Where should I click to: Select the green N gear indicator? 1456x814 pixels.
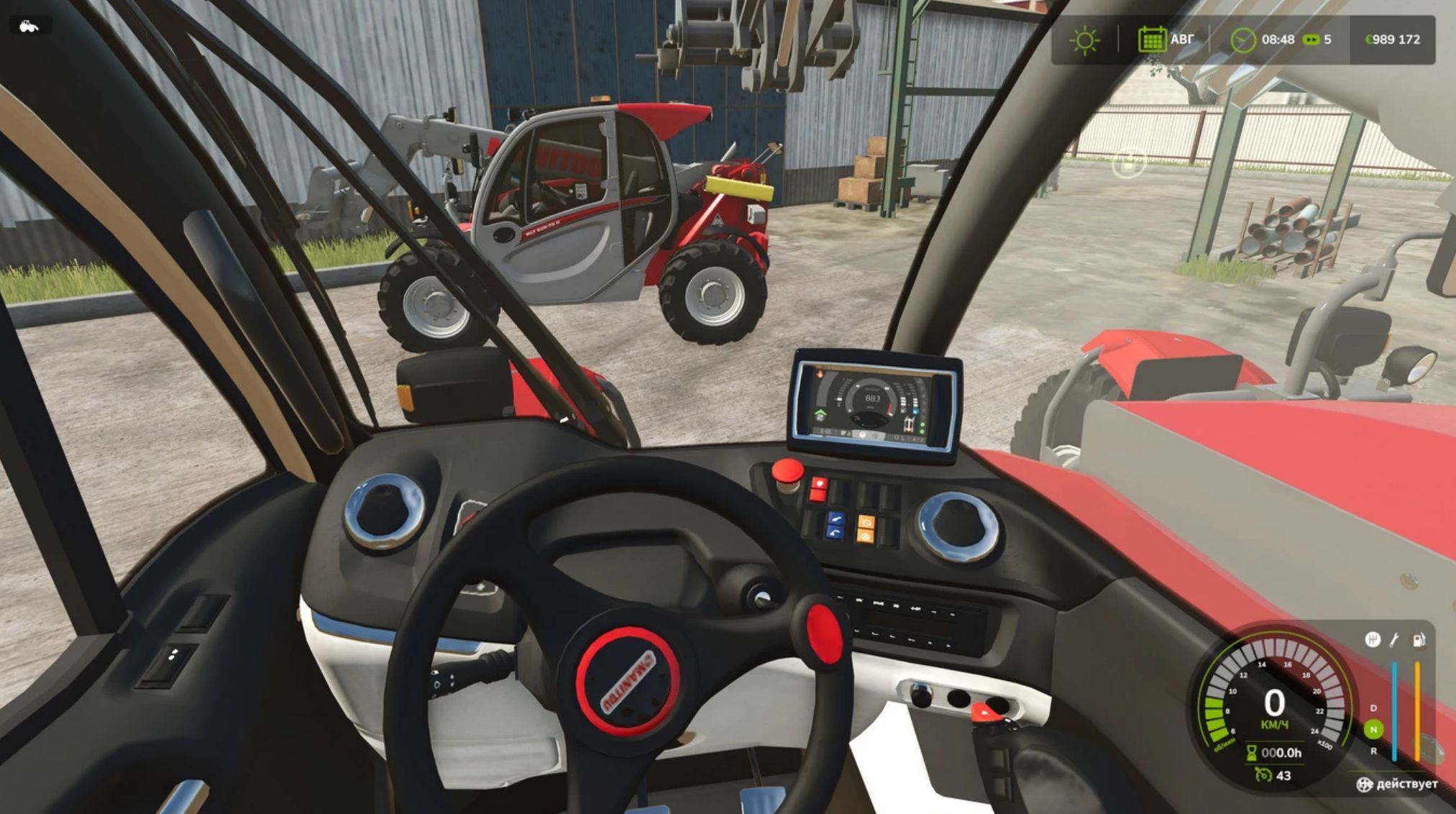(1373, 729)
